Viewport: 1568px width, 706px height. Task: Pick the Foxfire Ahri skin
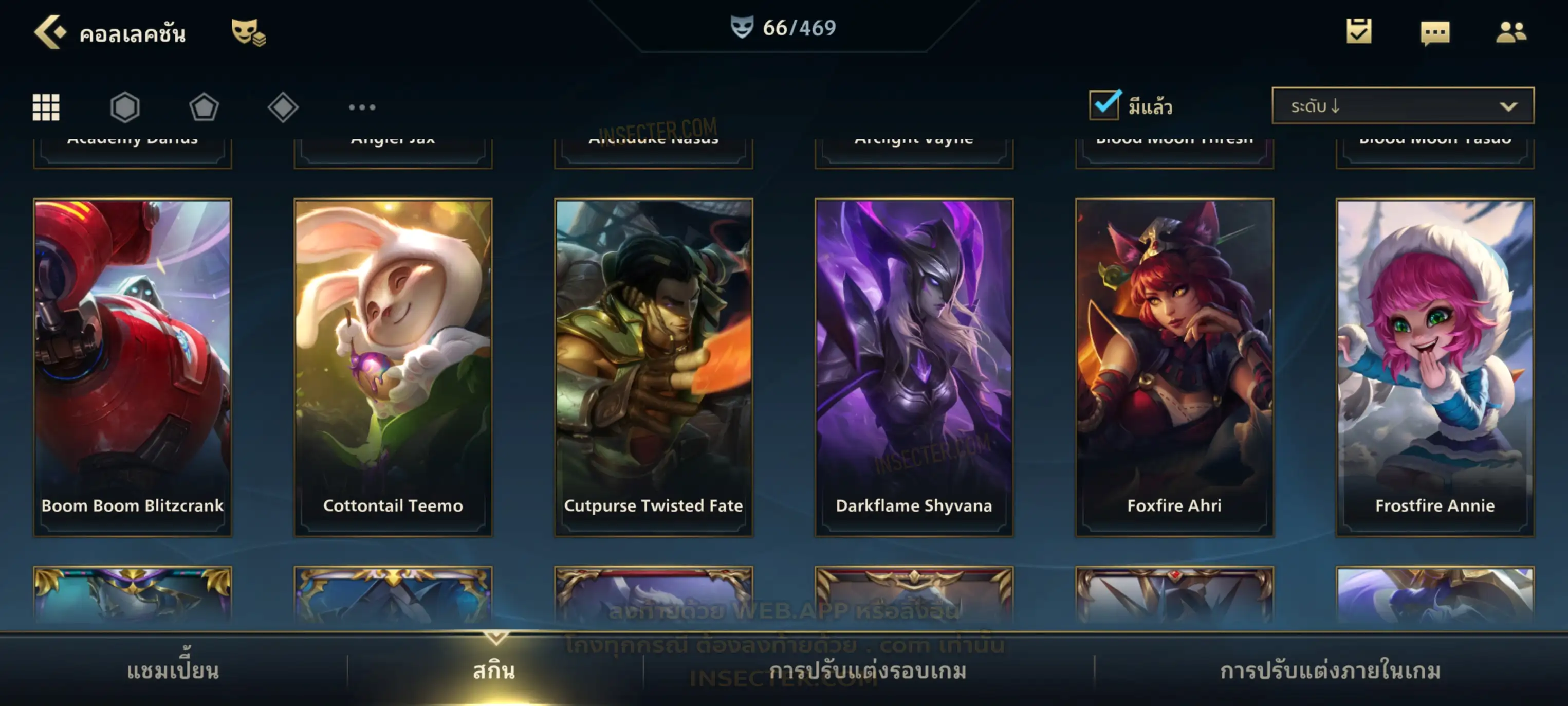(1175, 367)
